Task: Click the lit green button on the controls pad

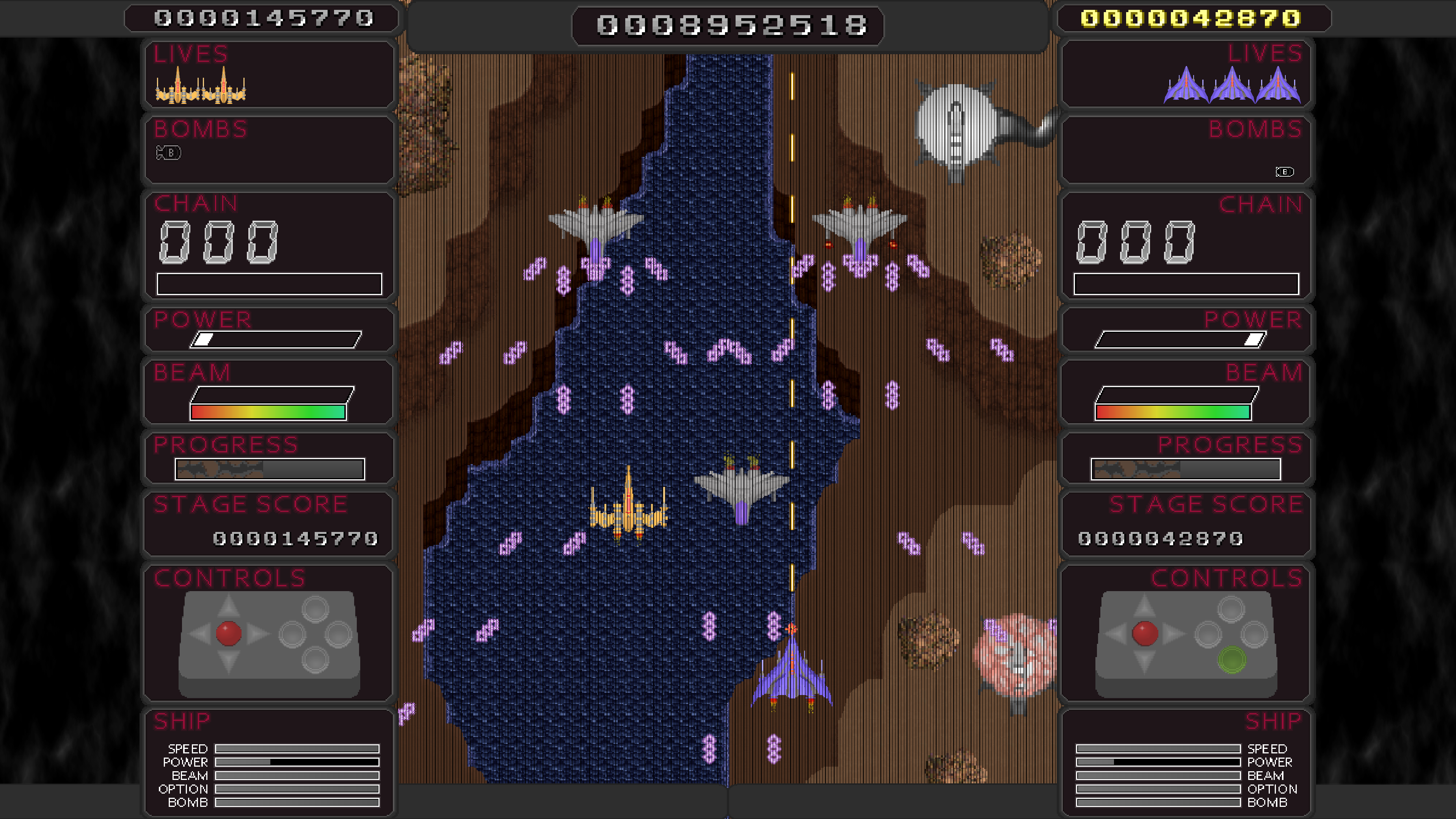Action: 1232,659
